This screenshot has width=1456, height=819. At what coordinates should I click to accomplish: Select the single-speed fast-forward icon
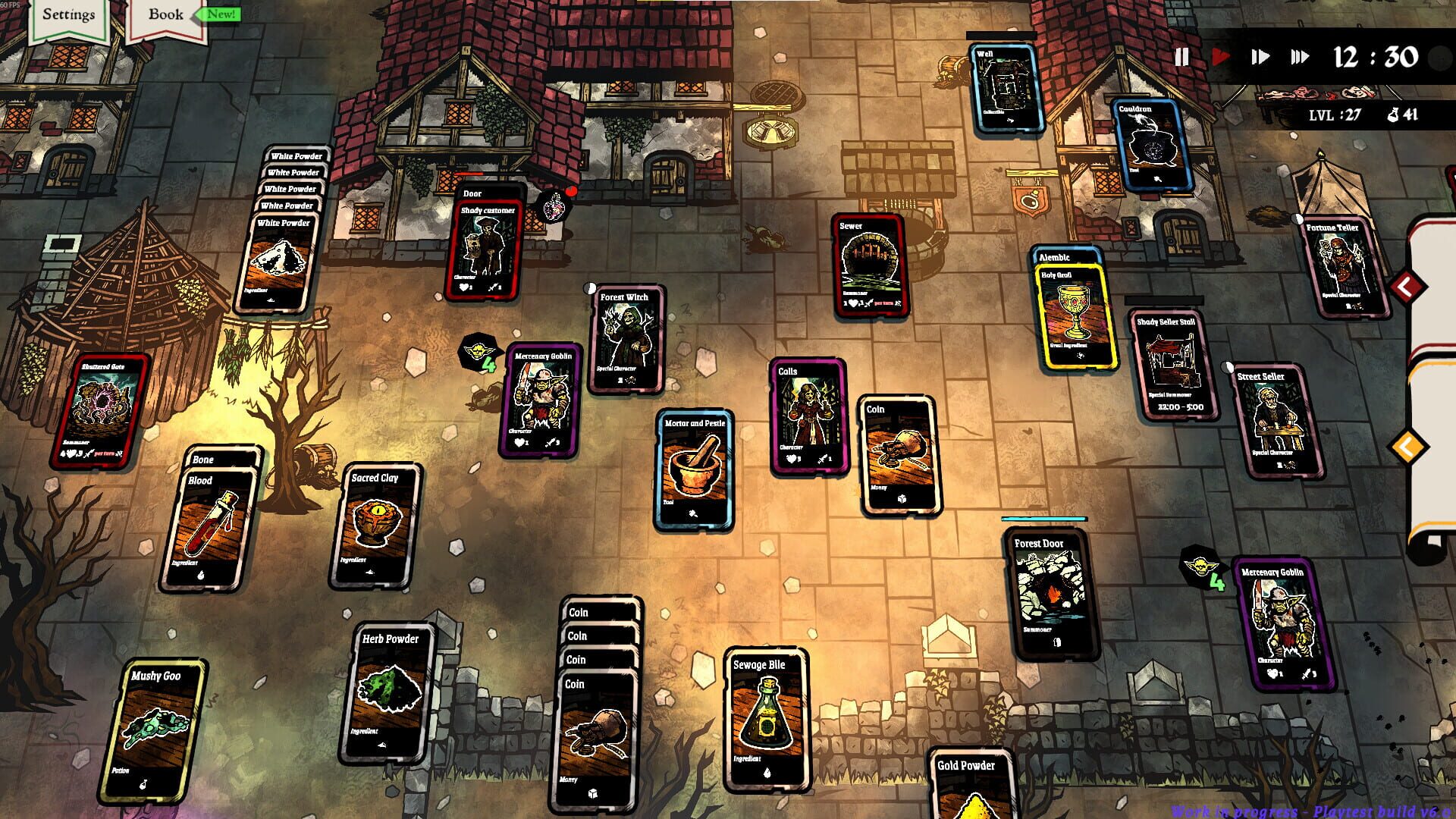pos(1260,55)
